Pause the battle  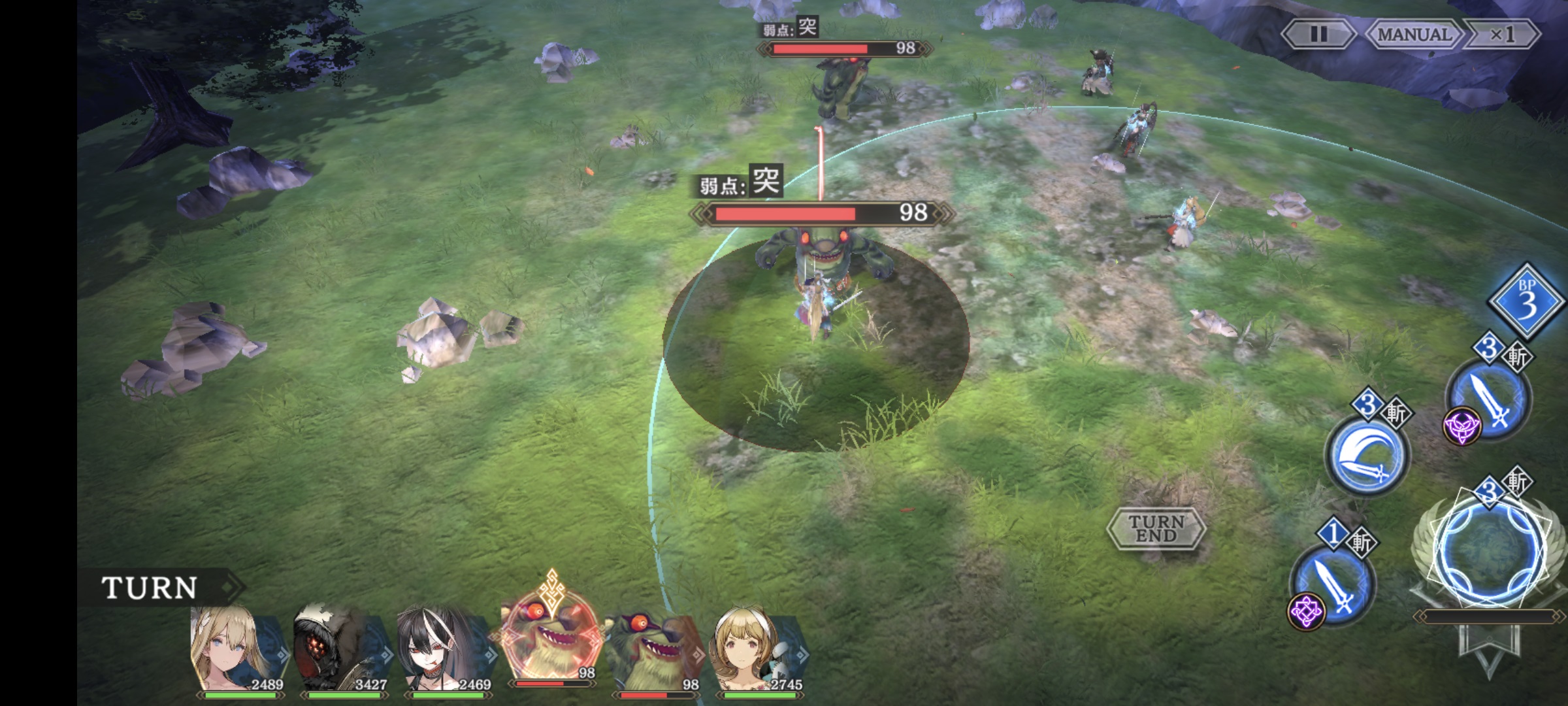pos(1318,34)
